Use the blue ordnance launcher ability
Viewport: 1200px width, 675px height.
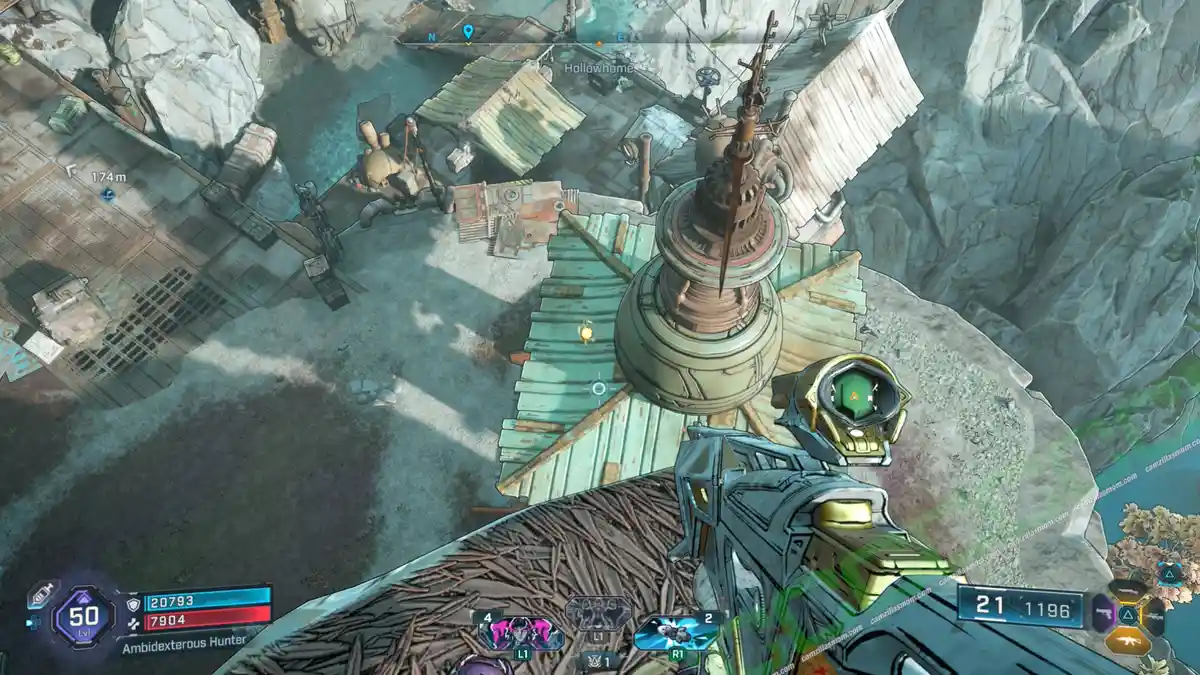[670, 632]
